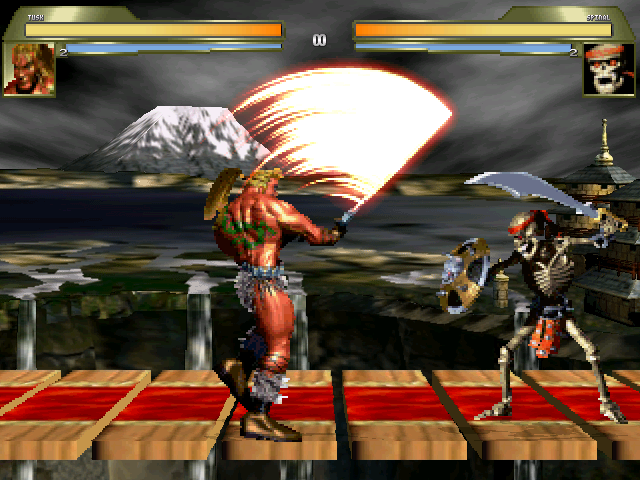The width and height of the screenshot is (640, 480).
Task: Select Spinal's skull portrait
Action: [609, 69]
